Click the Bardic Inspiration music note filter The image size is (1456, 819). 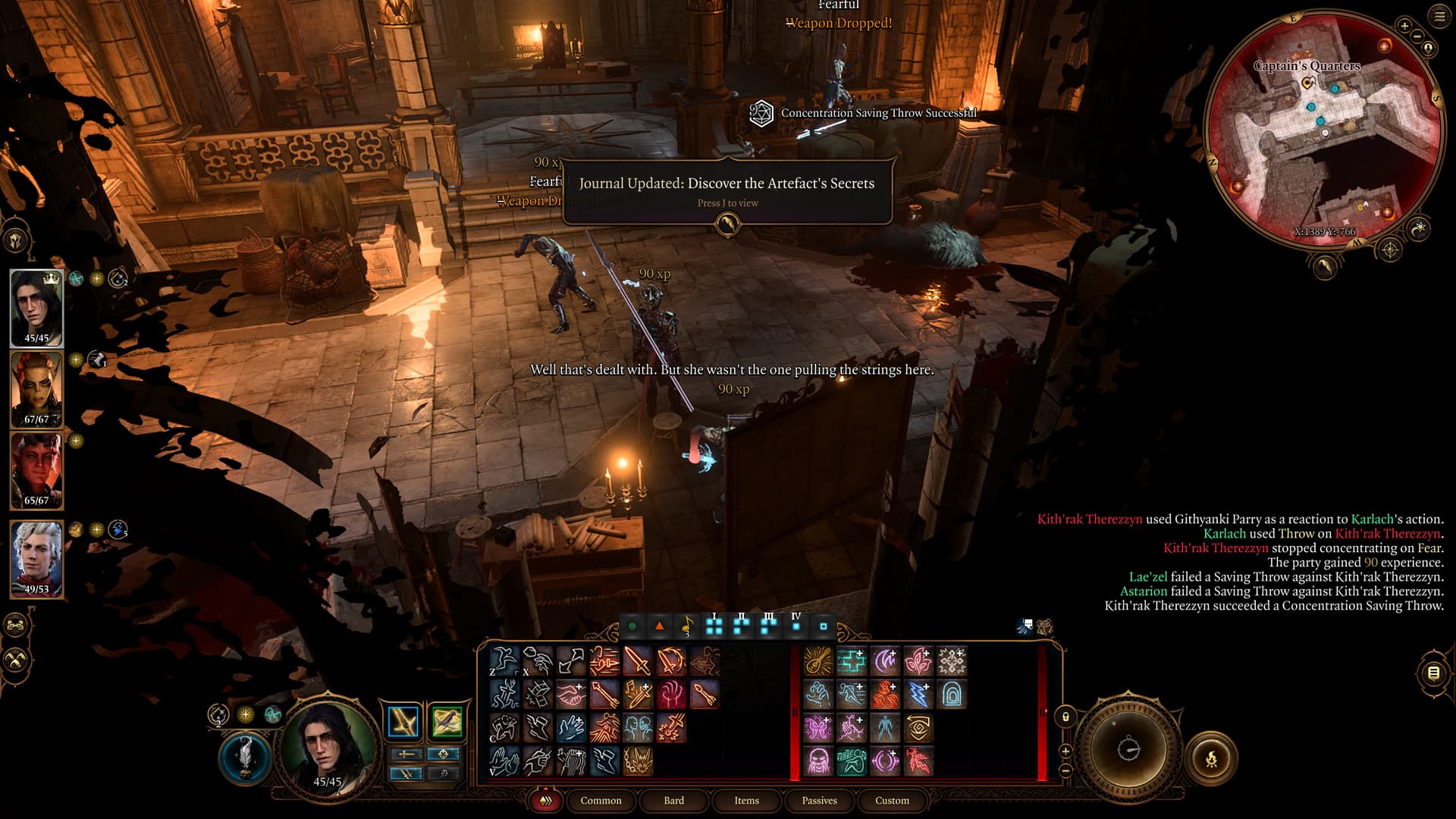point(686,626)
